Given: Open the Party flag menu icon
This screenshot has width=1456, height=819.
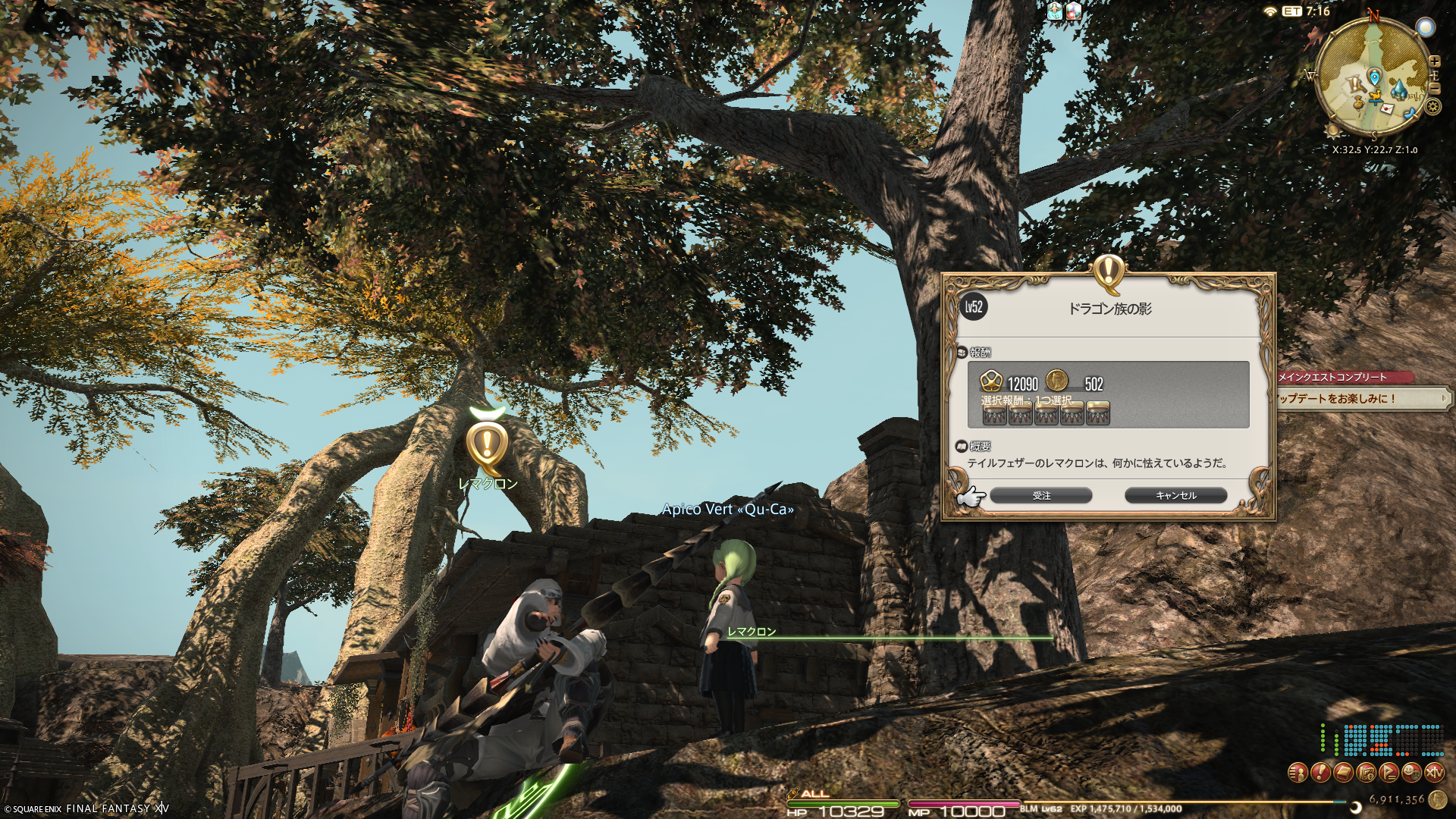Looking at the screenshot, I should (x=1389, y=773).
